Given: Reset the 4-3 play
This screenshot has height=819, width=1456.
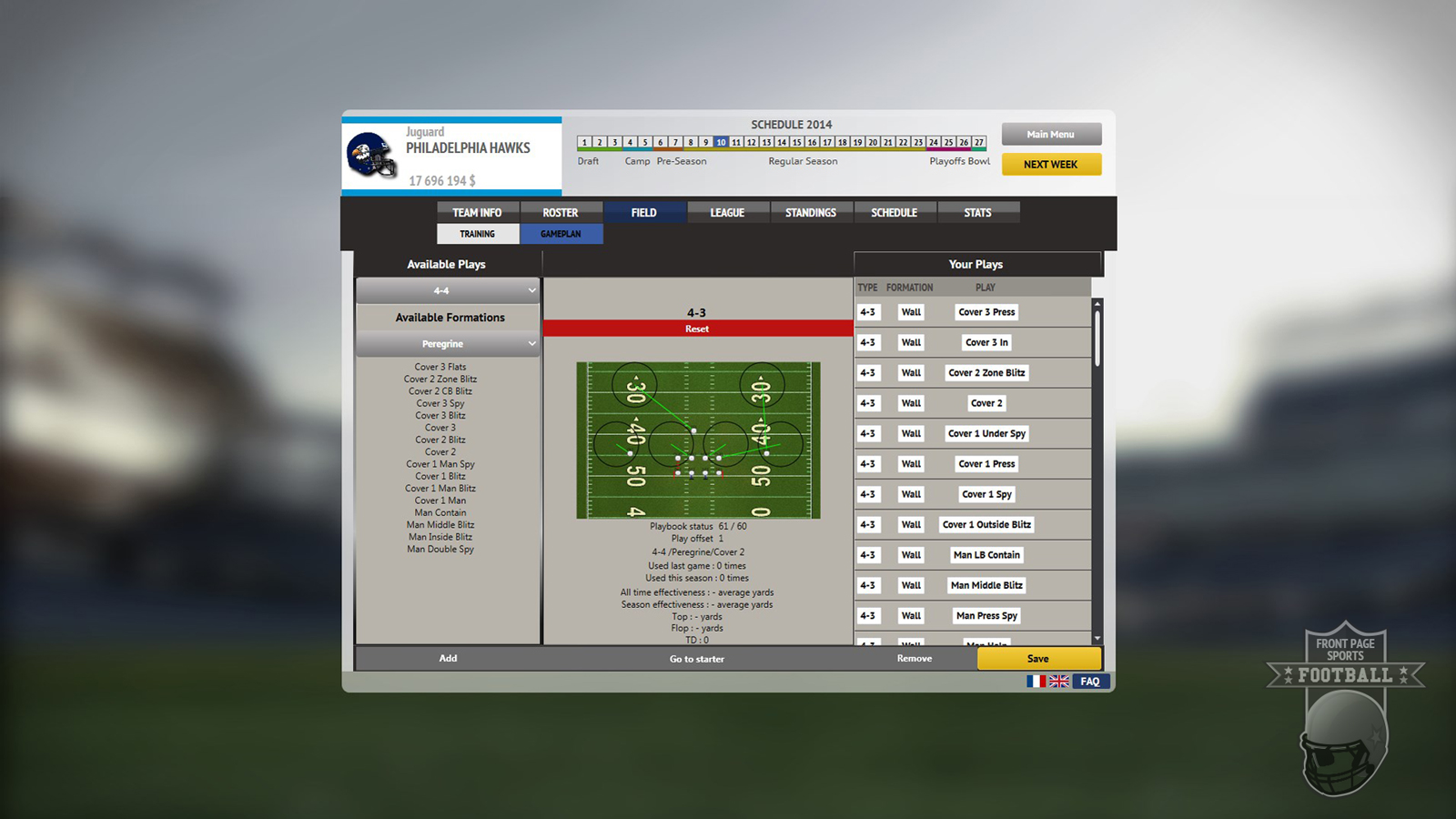Looking at the screenshot, I should (x=696, y=329).
